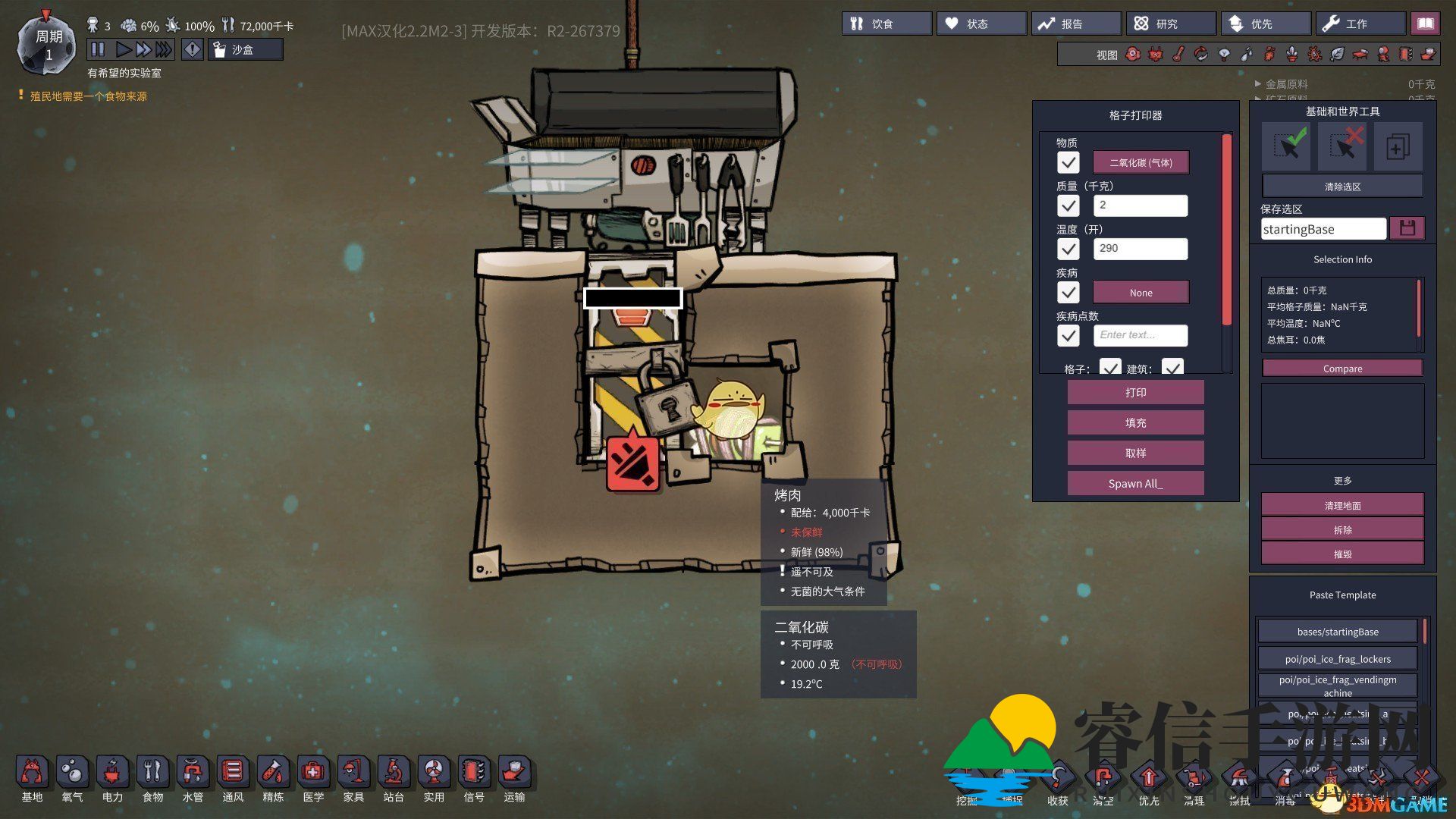Click the temperature (温度) input field
1456x819 pixels.
pyautogui.click(x=1141, y=249)
